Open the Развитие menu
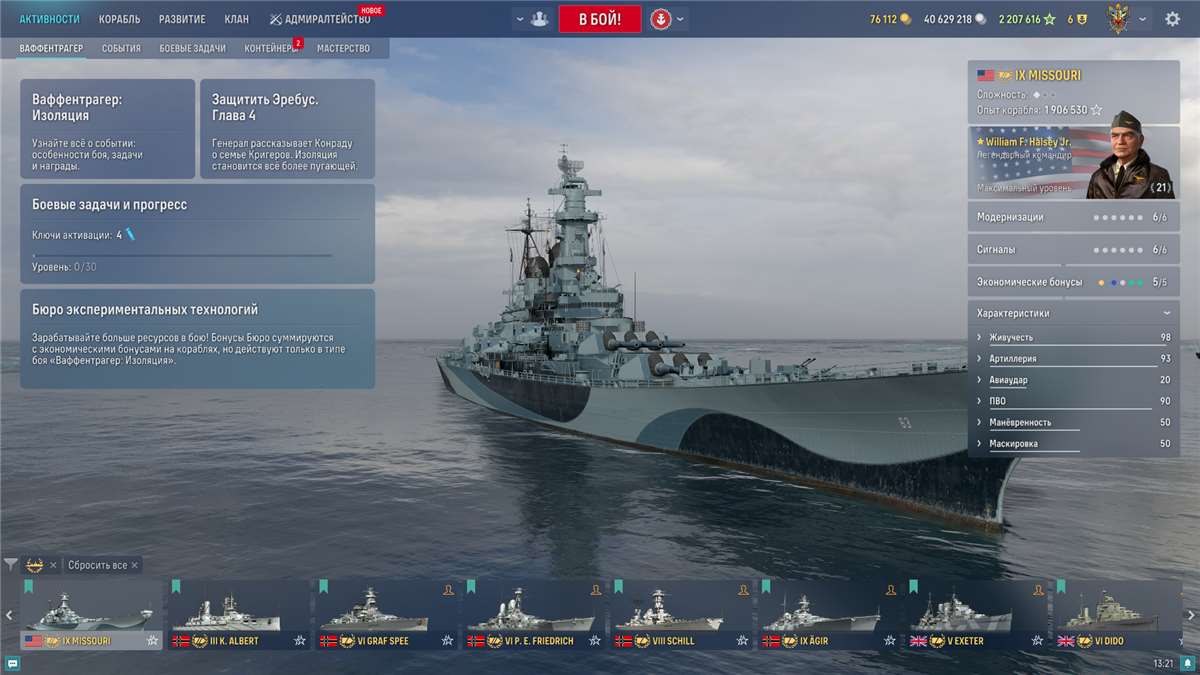Screen dimensions: 1200x675 click(182, 19)
